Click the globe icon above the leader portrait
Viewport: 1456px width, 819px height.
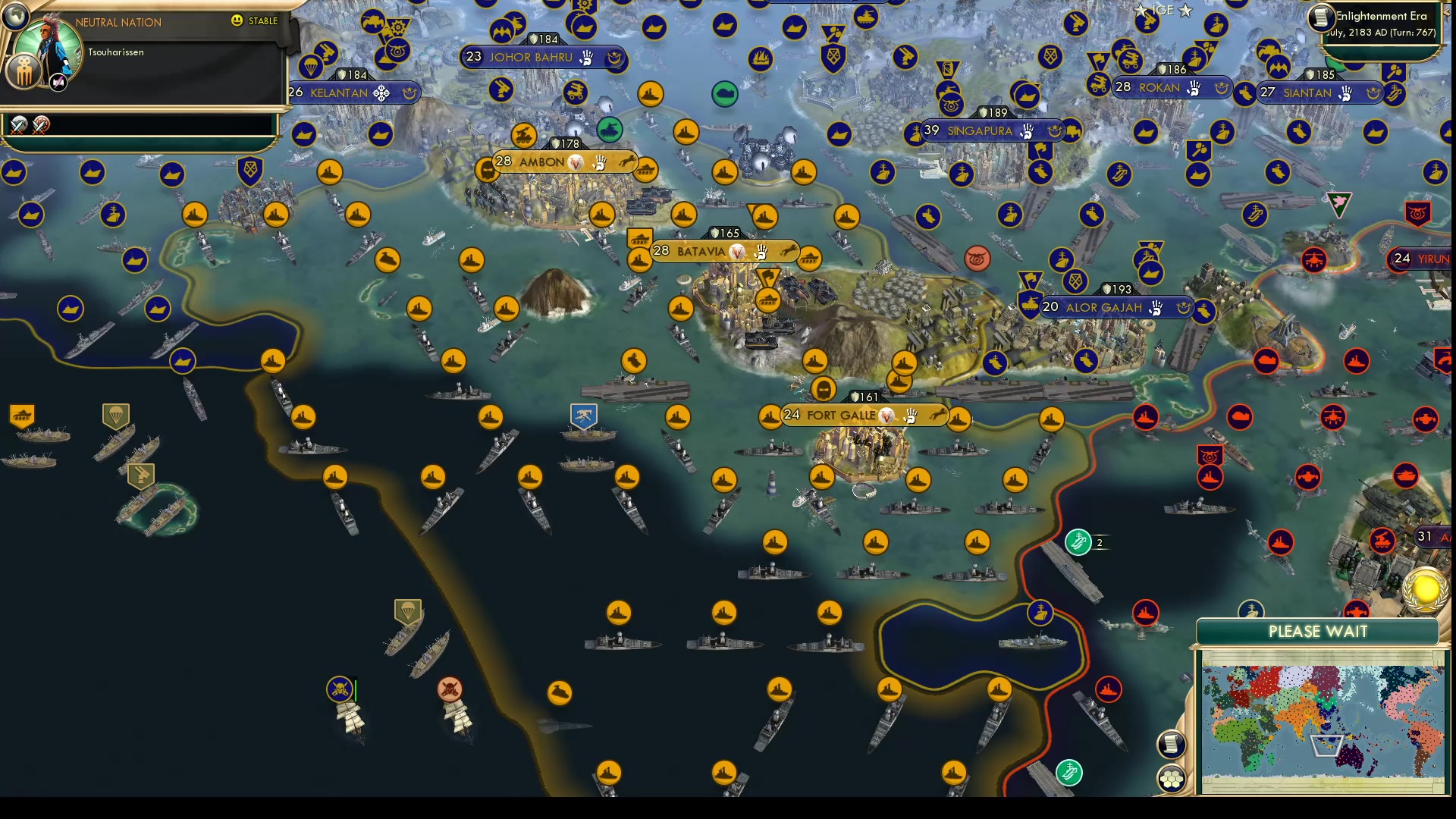[x=14, y=17]
